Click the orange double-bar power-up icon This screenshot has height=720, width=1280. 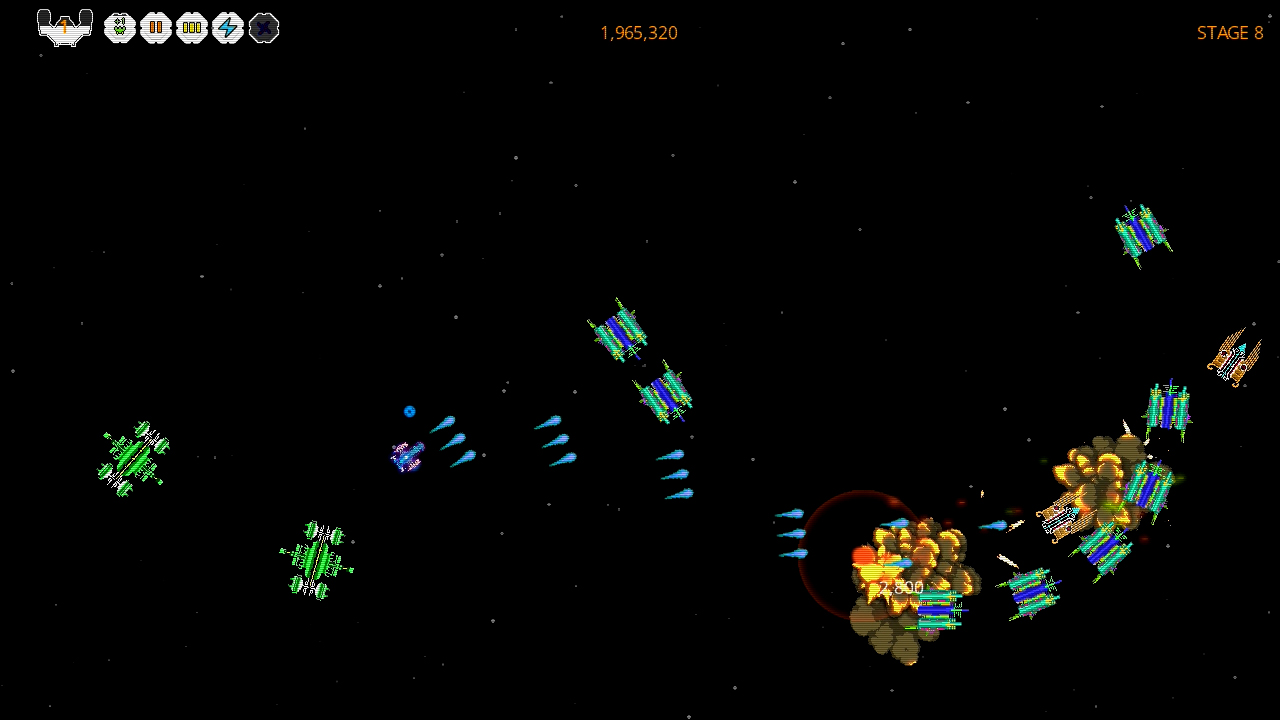(156, 28)
